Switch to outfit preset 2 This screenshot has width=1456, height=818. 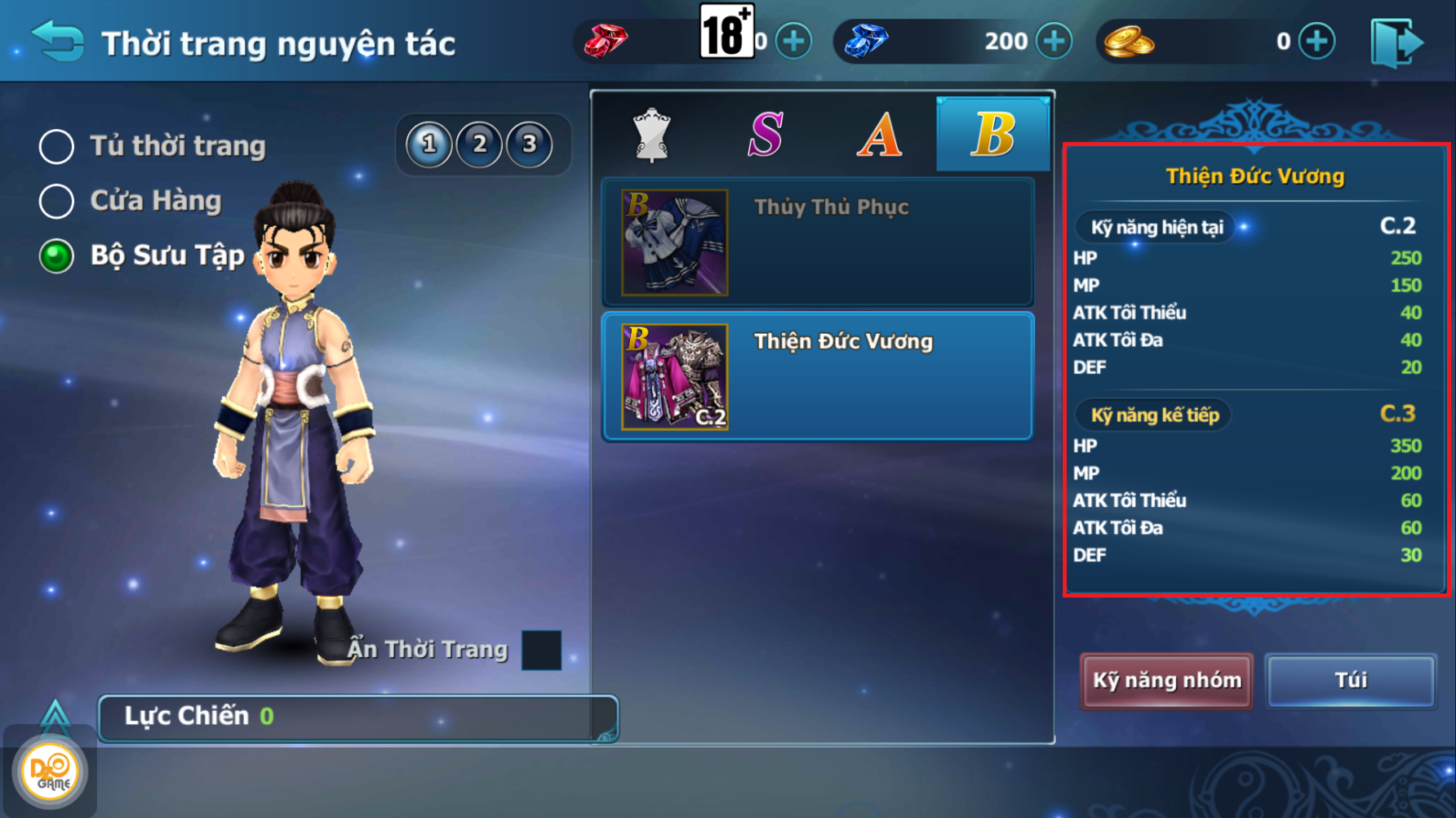coord(480,144)
